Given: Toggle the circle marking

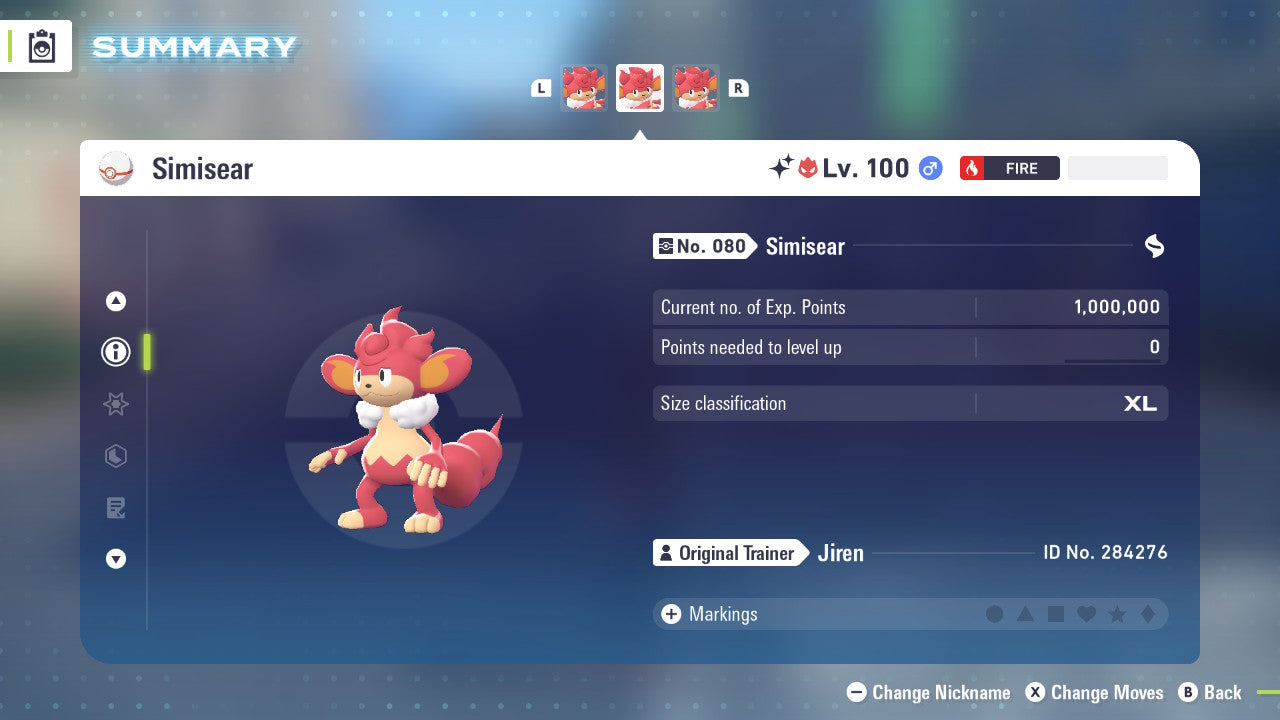Looking at the screenshot, I should click(996, 614).
